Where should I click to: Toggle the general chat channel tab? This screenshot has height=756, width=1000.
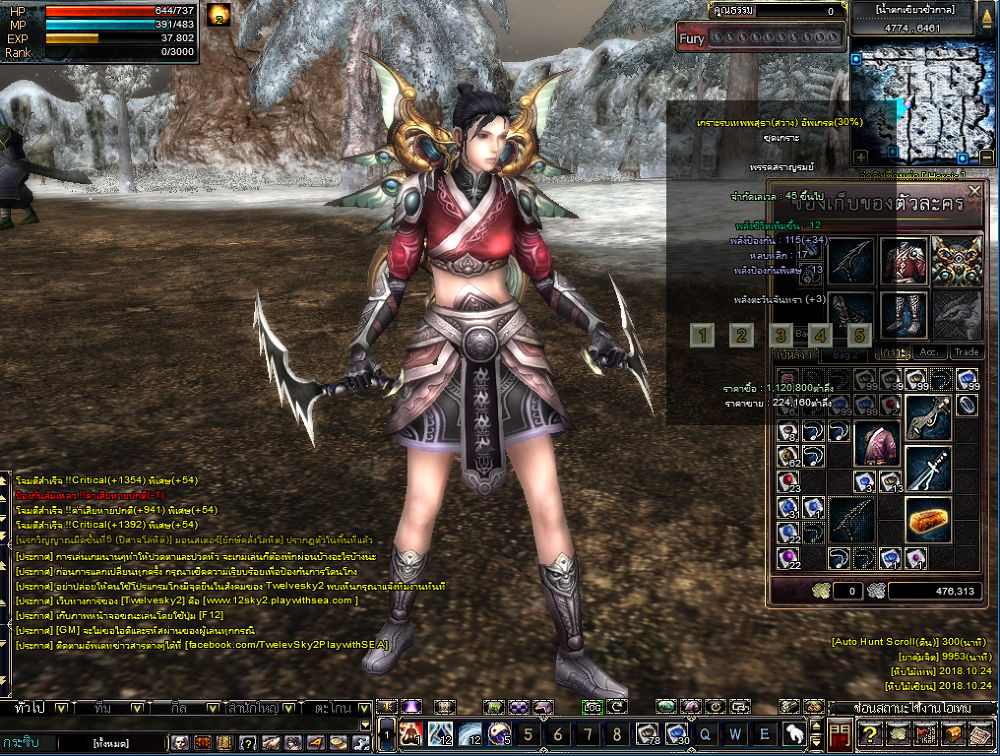click(30, 708)
